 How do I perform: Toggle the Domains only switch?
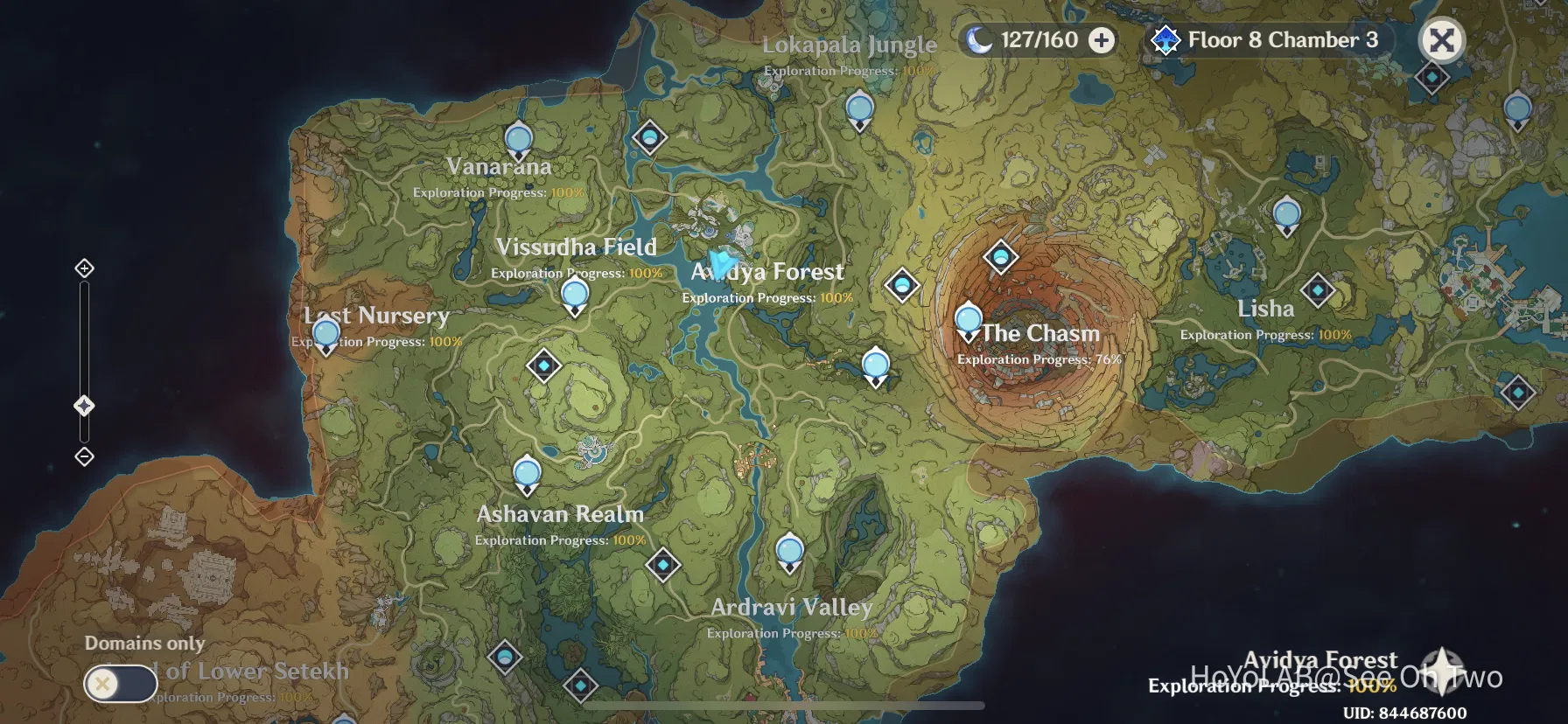tap(120, 684)
